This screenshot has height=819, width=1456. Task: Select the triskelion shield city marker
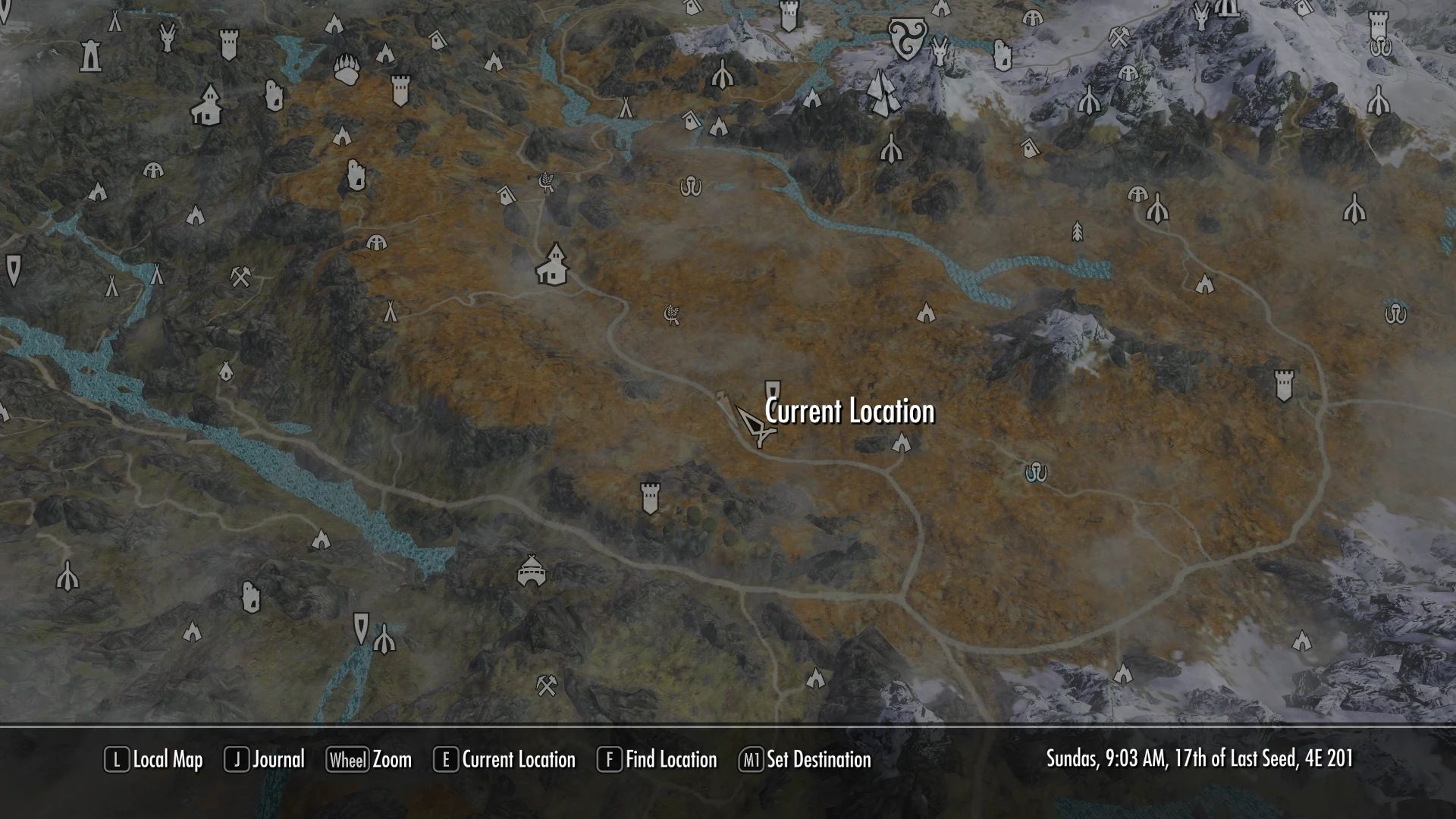coord(903,38)
